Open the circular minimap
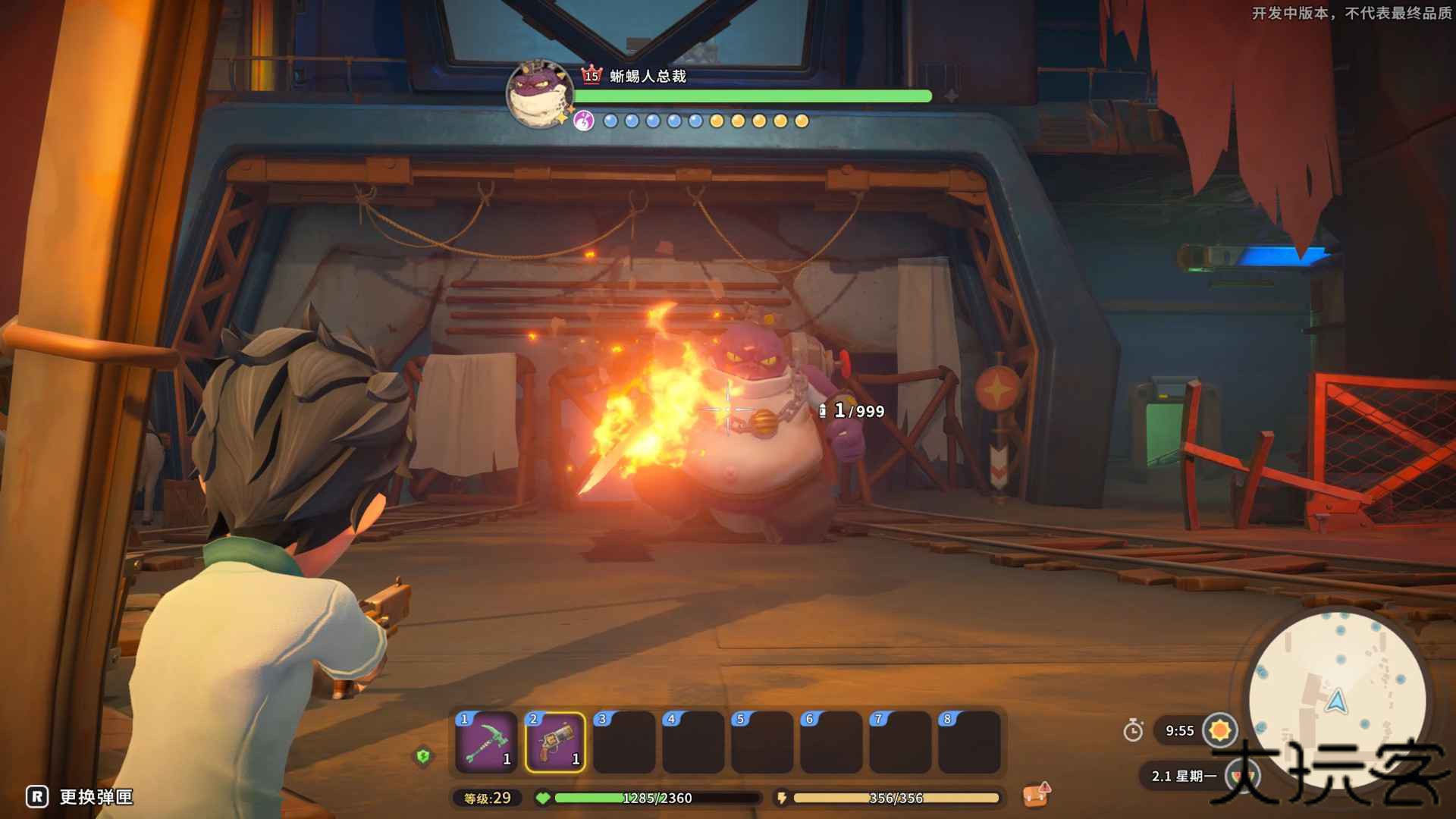This screenshot has width=1456, height=819. click(1336, 698)
